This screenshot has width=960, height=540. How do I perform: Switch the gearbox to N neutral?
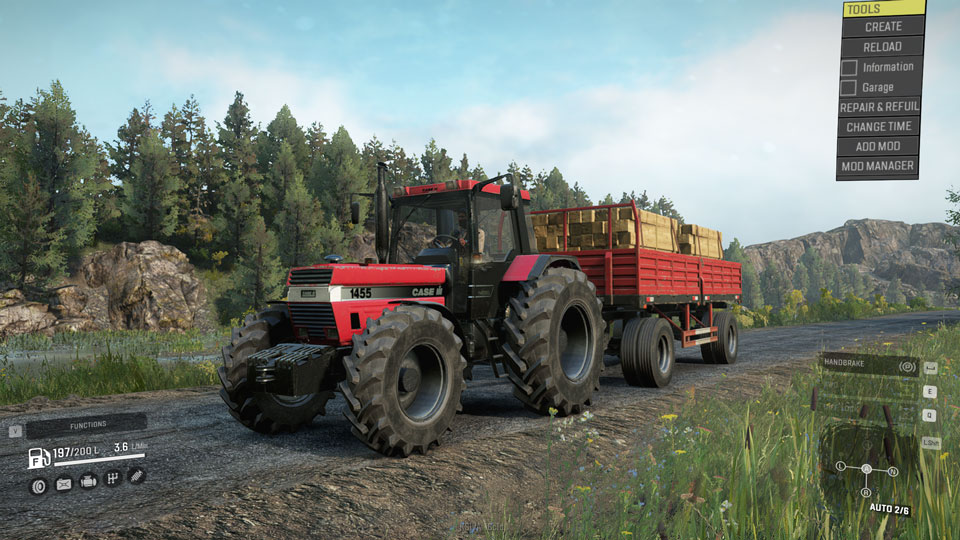pyautogui.click(x=892, y=471)
